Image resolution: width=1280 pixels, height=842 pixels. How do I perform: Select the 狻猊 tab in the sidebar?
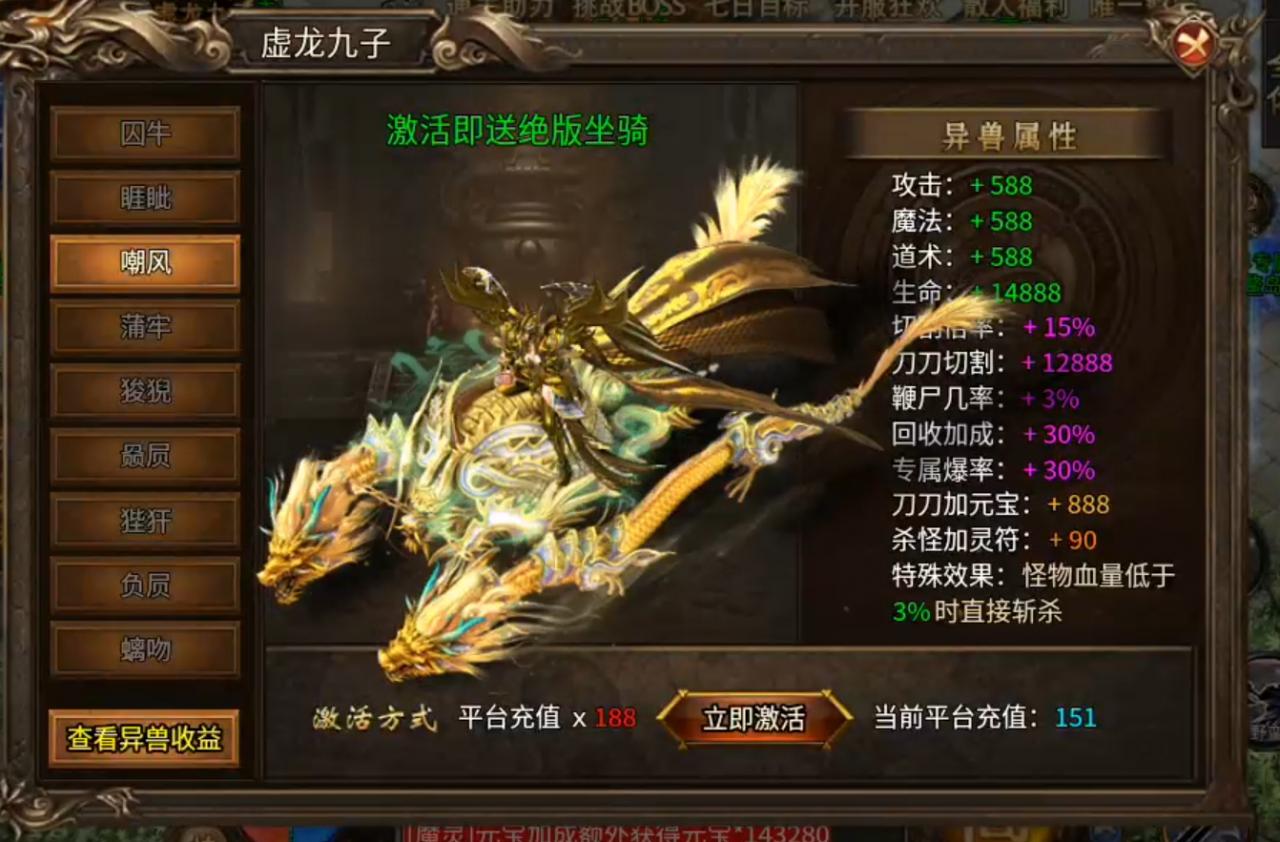point(145,391)
